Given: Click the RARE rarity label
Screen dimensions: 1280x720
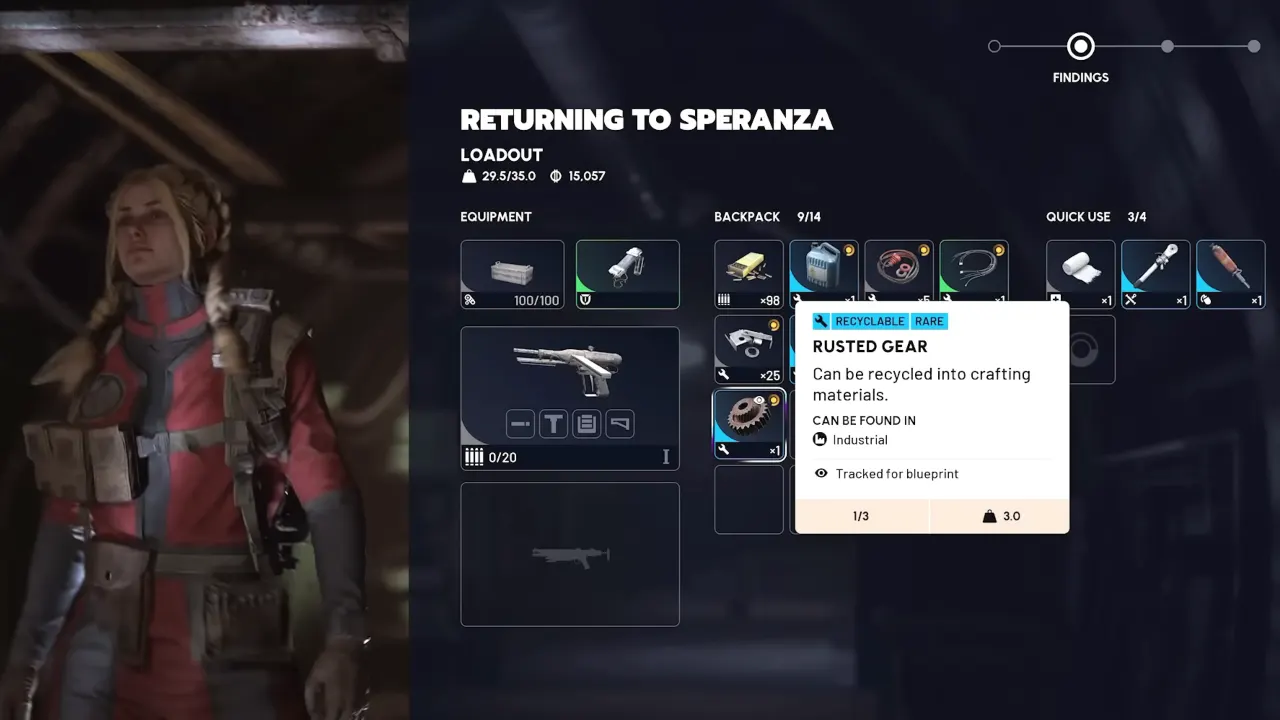Looking at the screenshot, I should [x=928, y=321].
